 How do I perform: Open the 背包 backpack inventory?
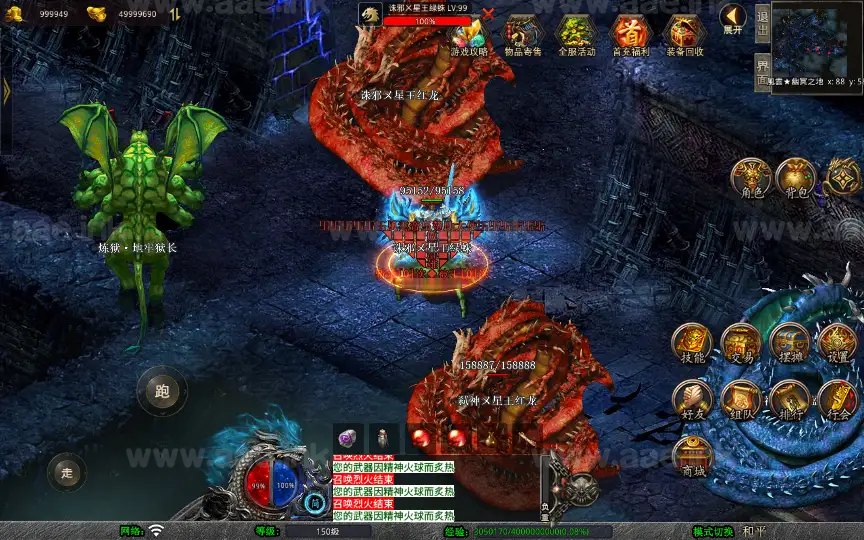click(795, 178)
